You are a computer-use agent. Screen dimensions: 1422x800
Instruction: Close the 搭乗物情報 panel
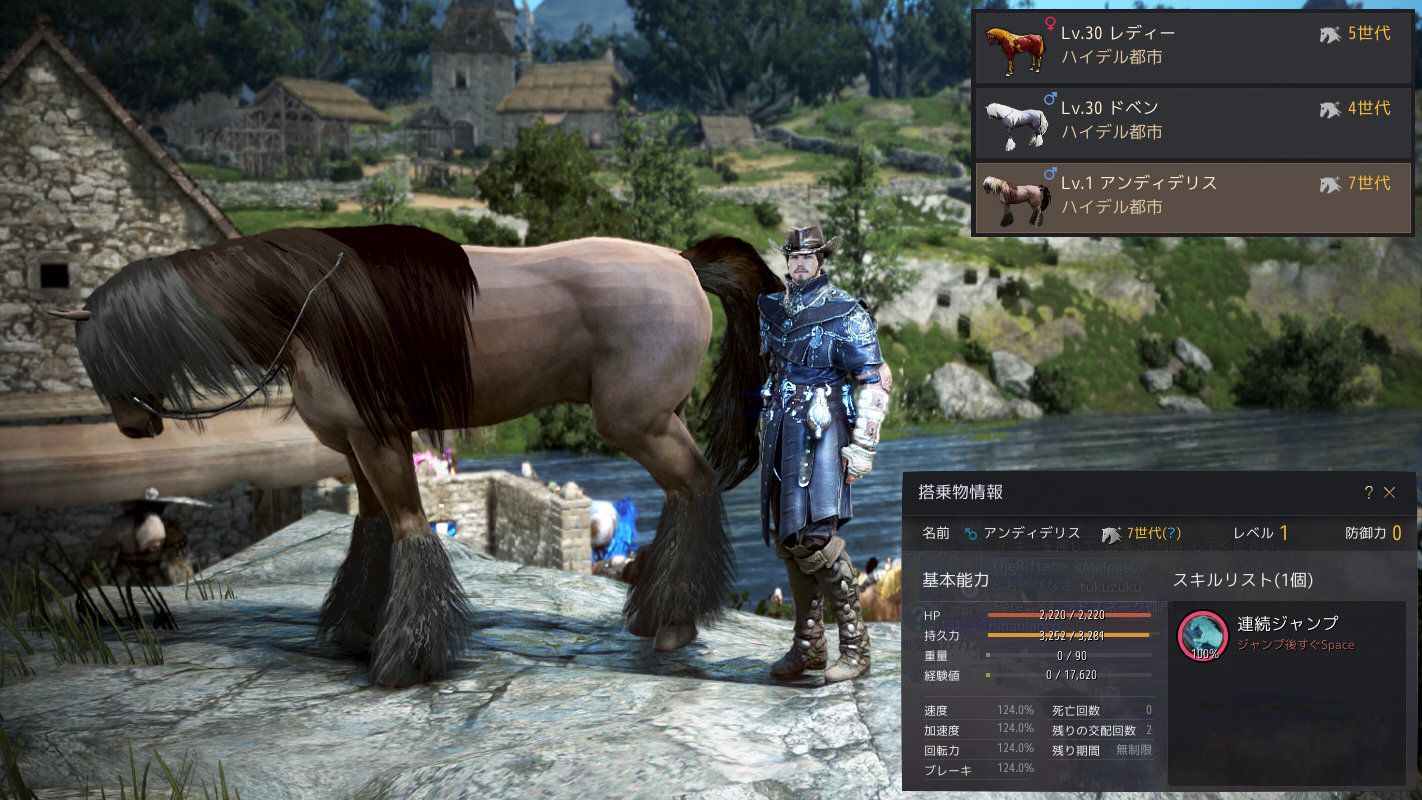point(1391,492)
